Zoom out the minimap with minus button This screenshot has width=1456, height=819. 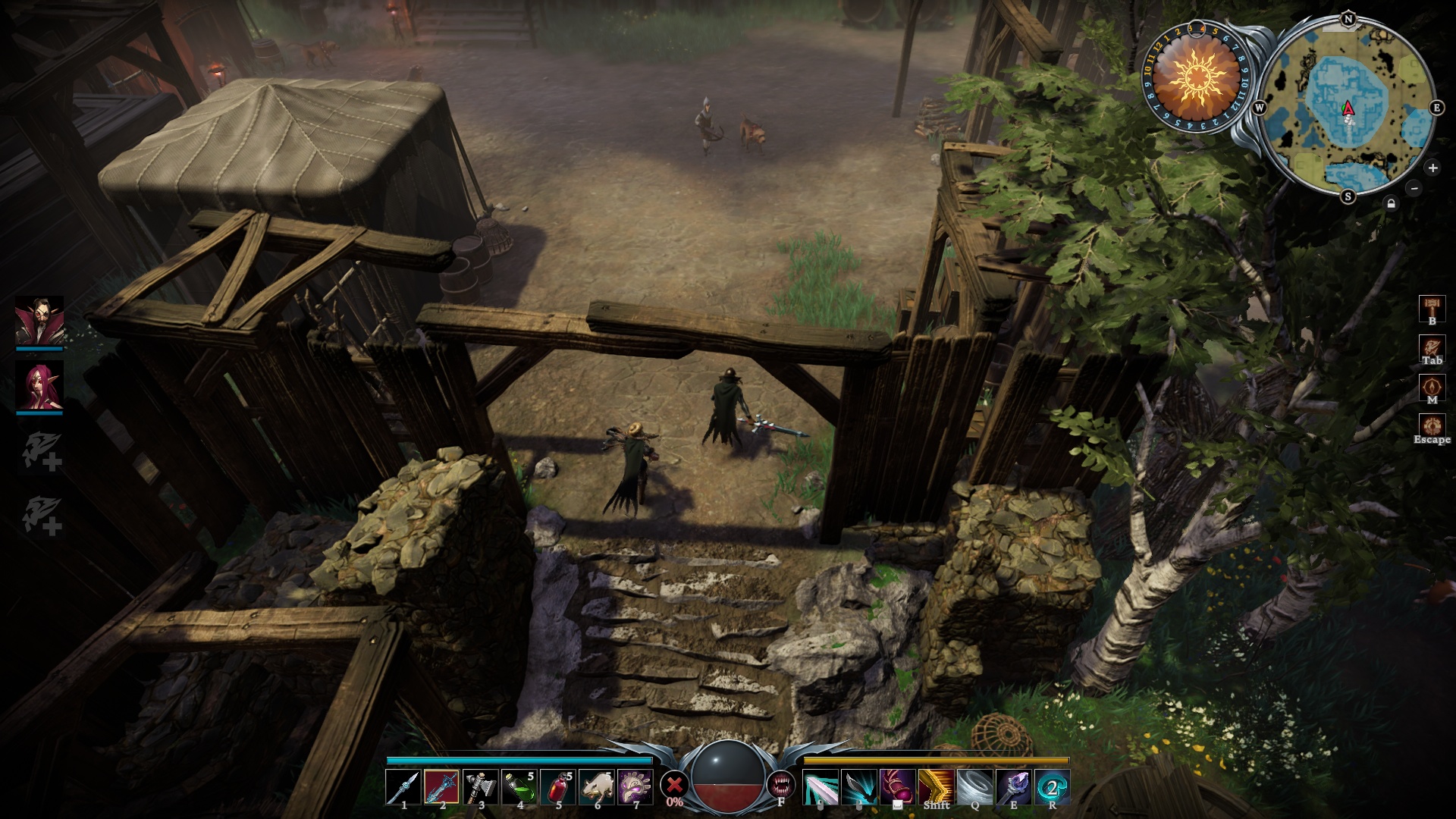1414,187
